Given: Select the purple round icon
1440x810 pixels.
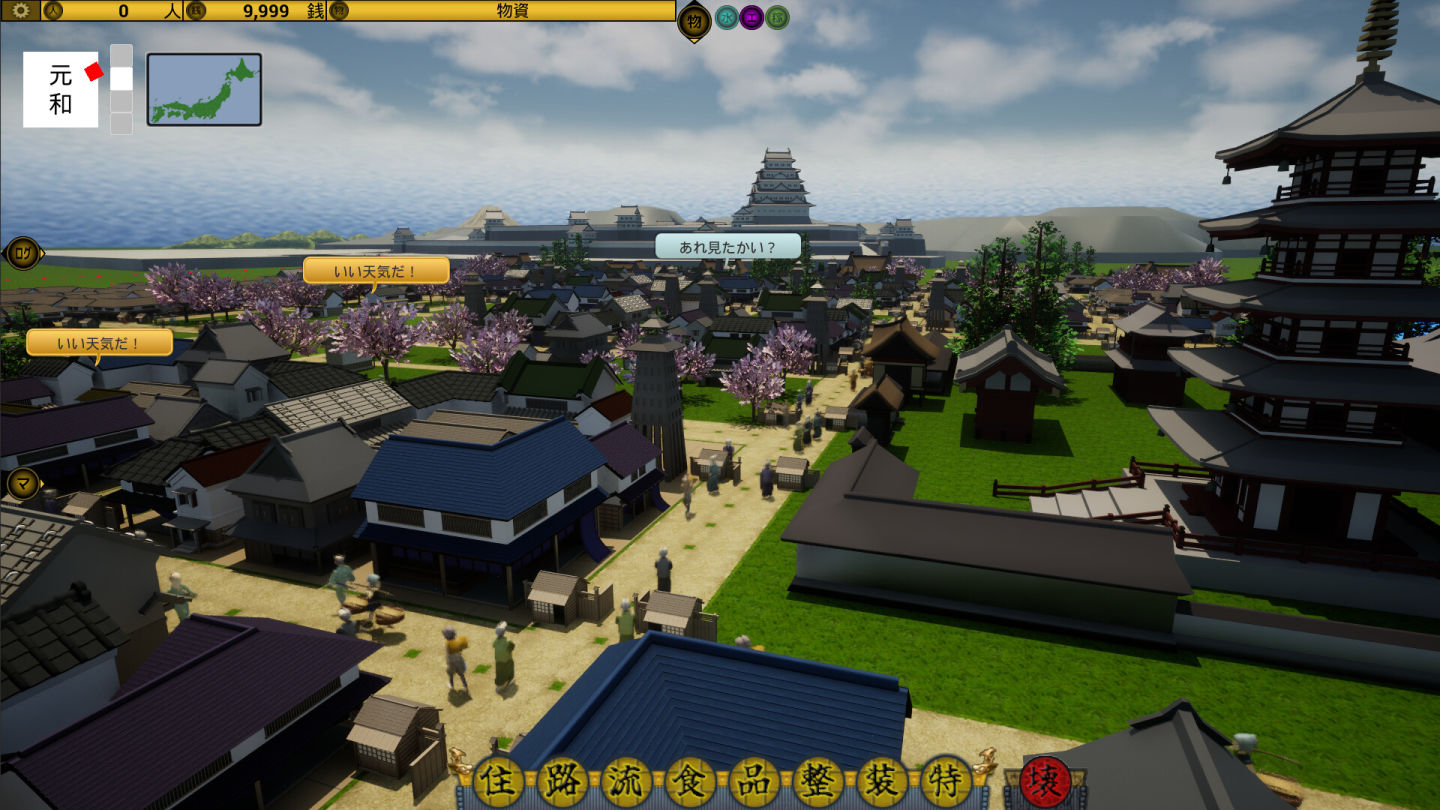Looking at the screenshot, I should click(752, 17).
